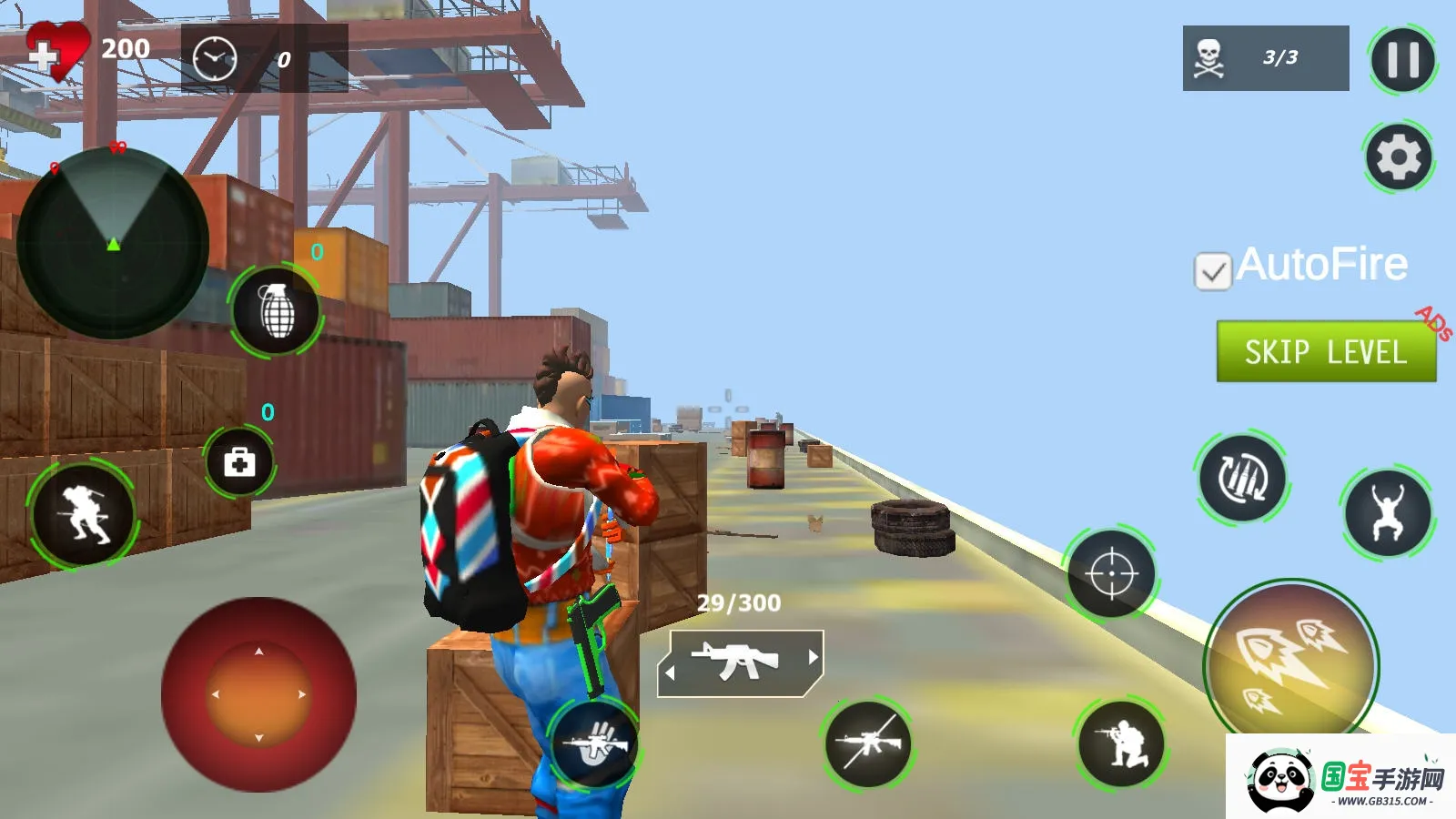The width and height of the screenshot is (1456, 819).
Task: Reload weapon with the bullets icon
Action: 1241,478
